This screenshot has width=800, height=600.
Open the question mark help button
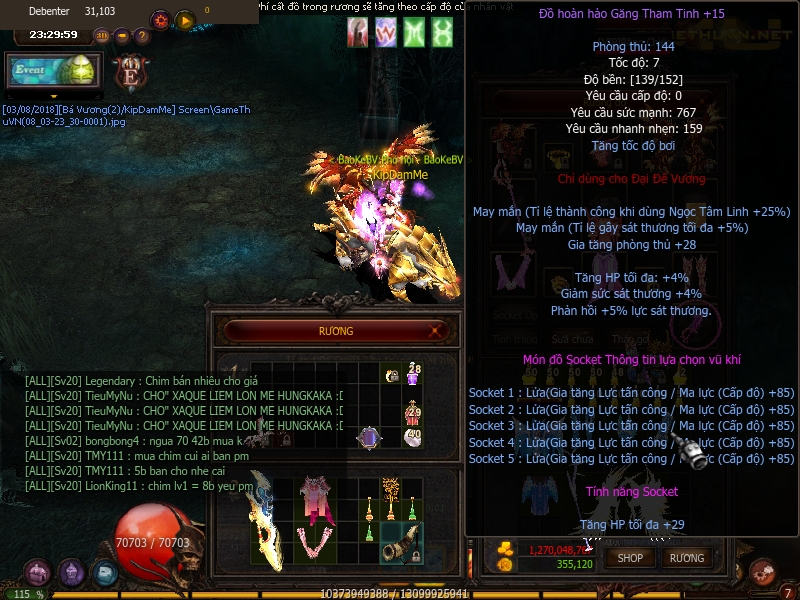(x=142, y=36)
